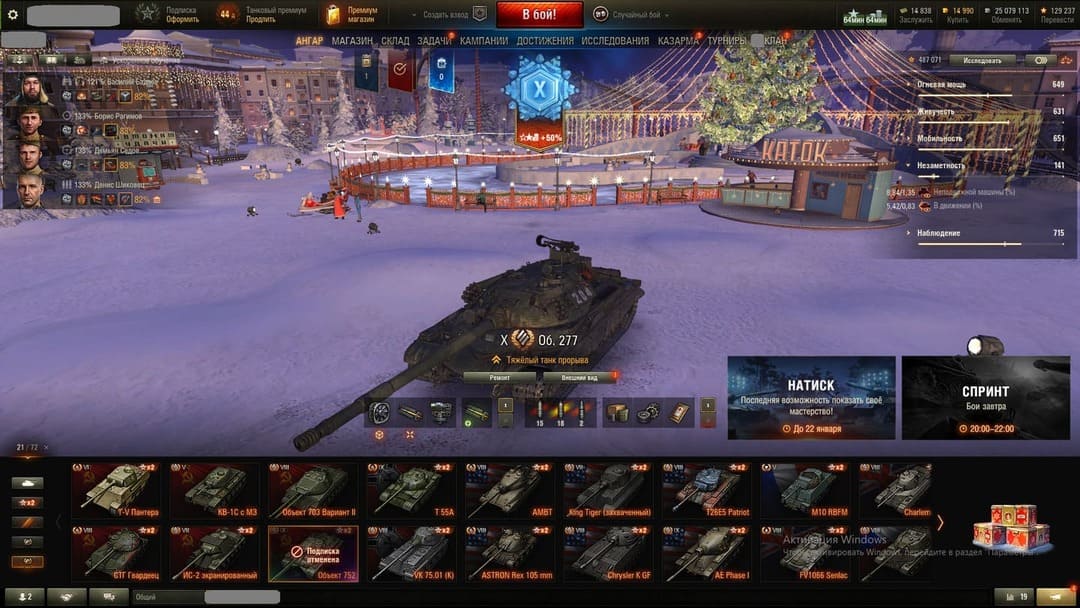The height and width of the screenshot is (608, 1080).
Task: Open the Склад tab
Action: pyautogui.click(x=395, y=41)
